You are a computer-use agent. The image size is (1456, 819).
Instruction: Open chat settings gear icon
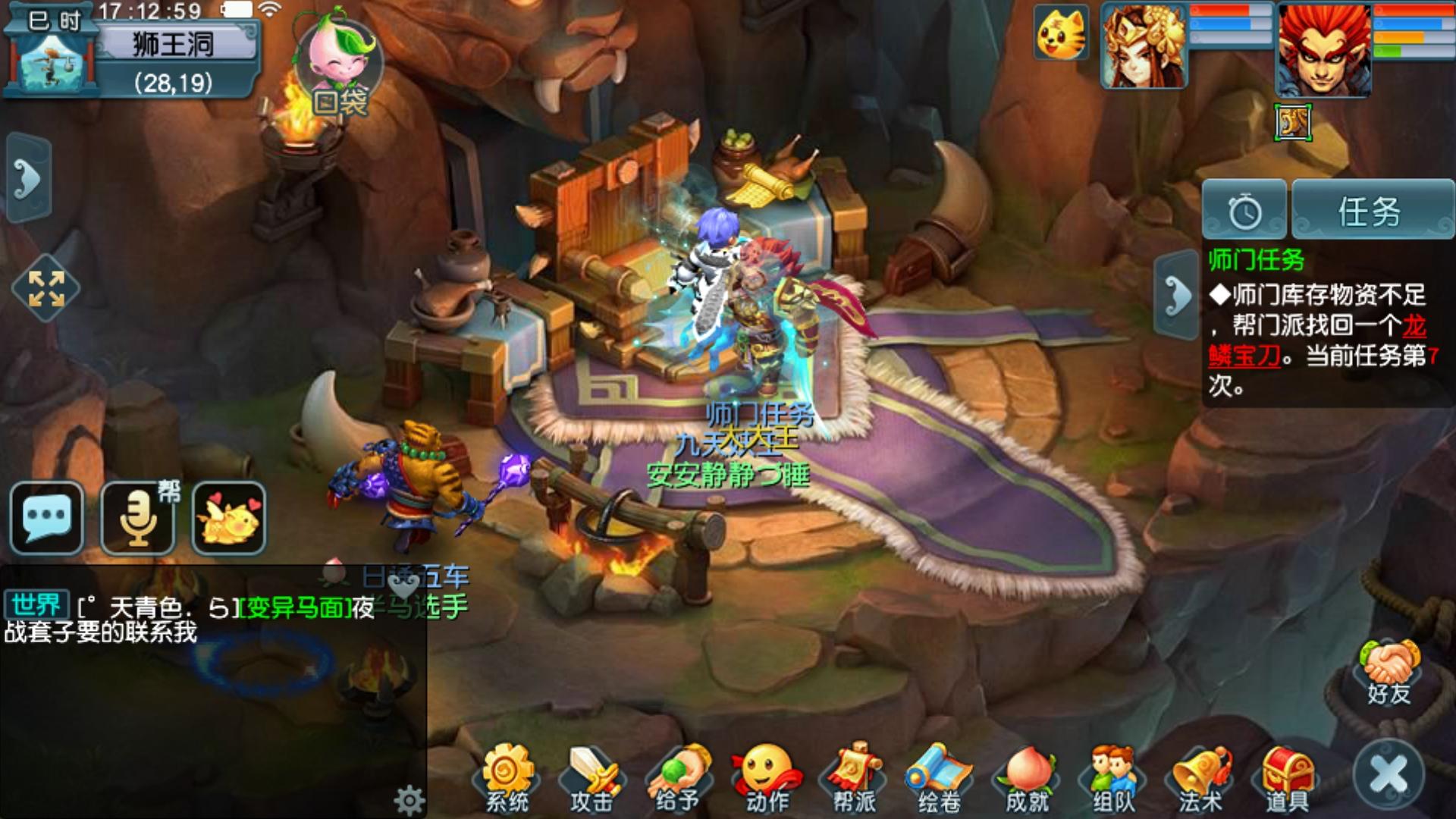tap(409, 799)
